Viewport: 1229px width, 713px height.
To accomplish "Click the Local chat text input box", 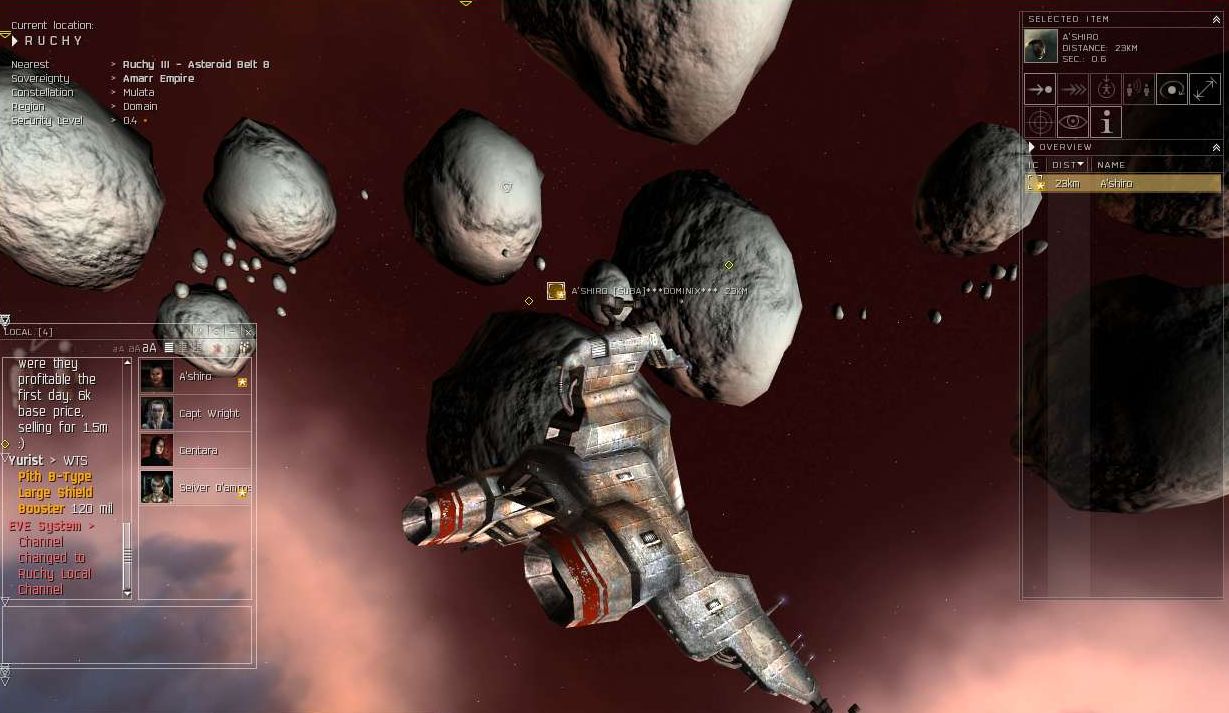I will 127,634.
